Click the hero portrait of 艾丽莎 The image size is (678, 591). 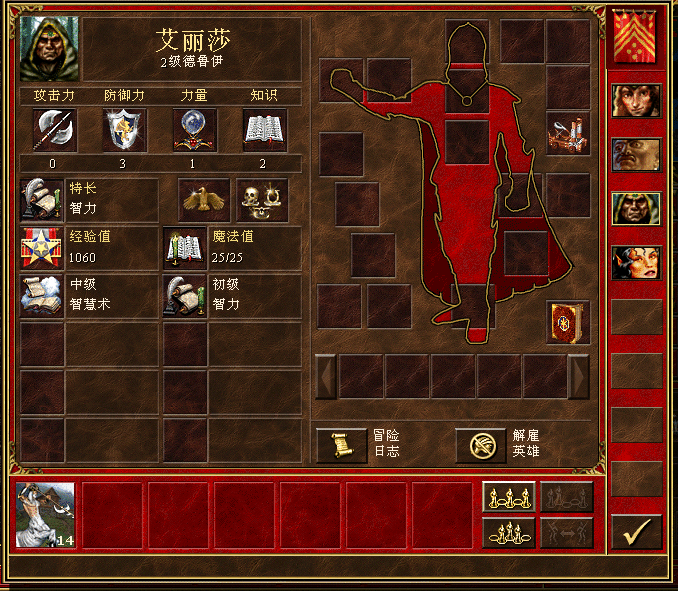pos(49,48)
